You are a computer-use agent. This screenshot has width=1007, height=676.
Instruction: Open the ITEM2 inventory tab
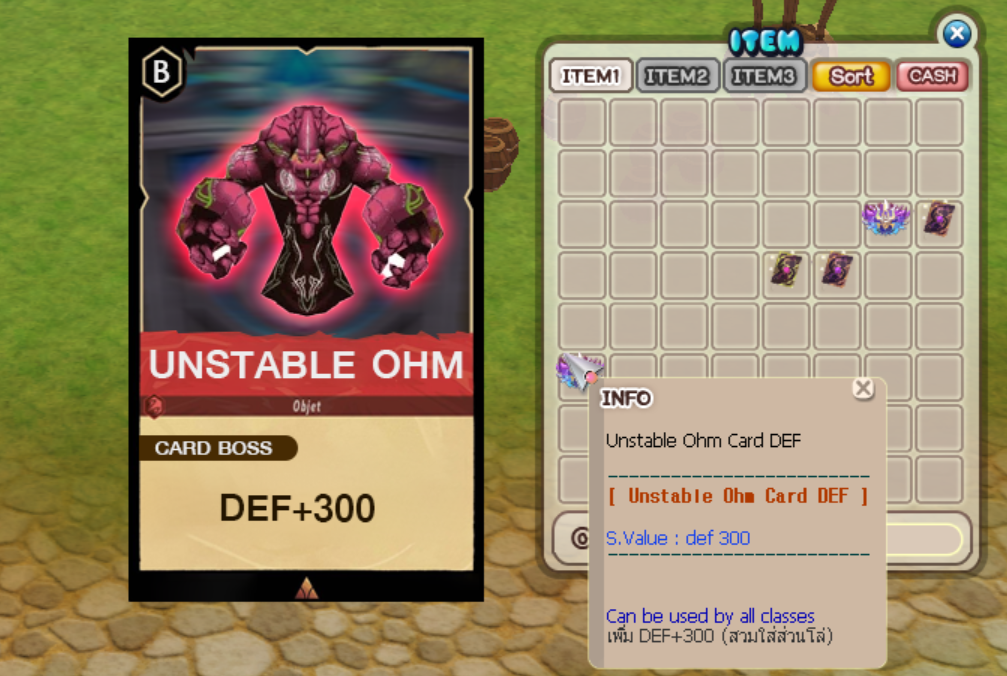tap(677, 76)
